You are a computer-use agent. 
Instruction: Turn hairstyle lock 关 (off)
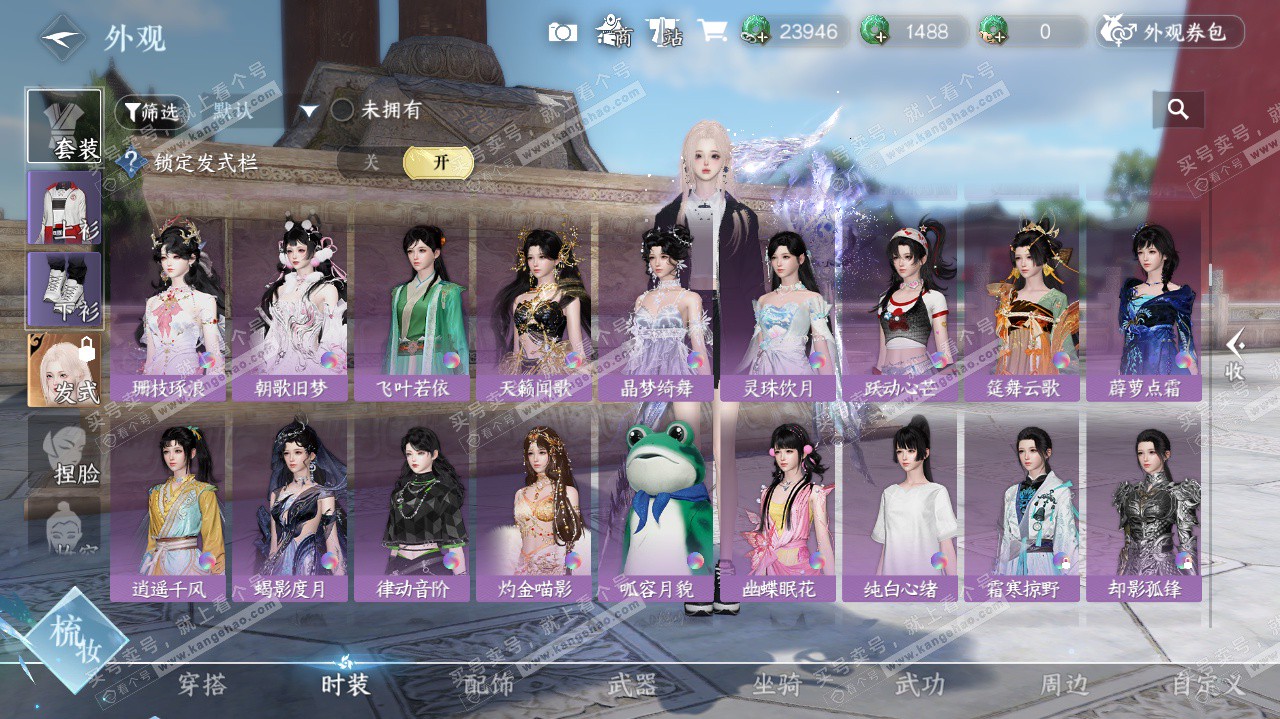coord(371,162)
